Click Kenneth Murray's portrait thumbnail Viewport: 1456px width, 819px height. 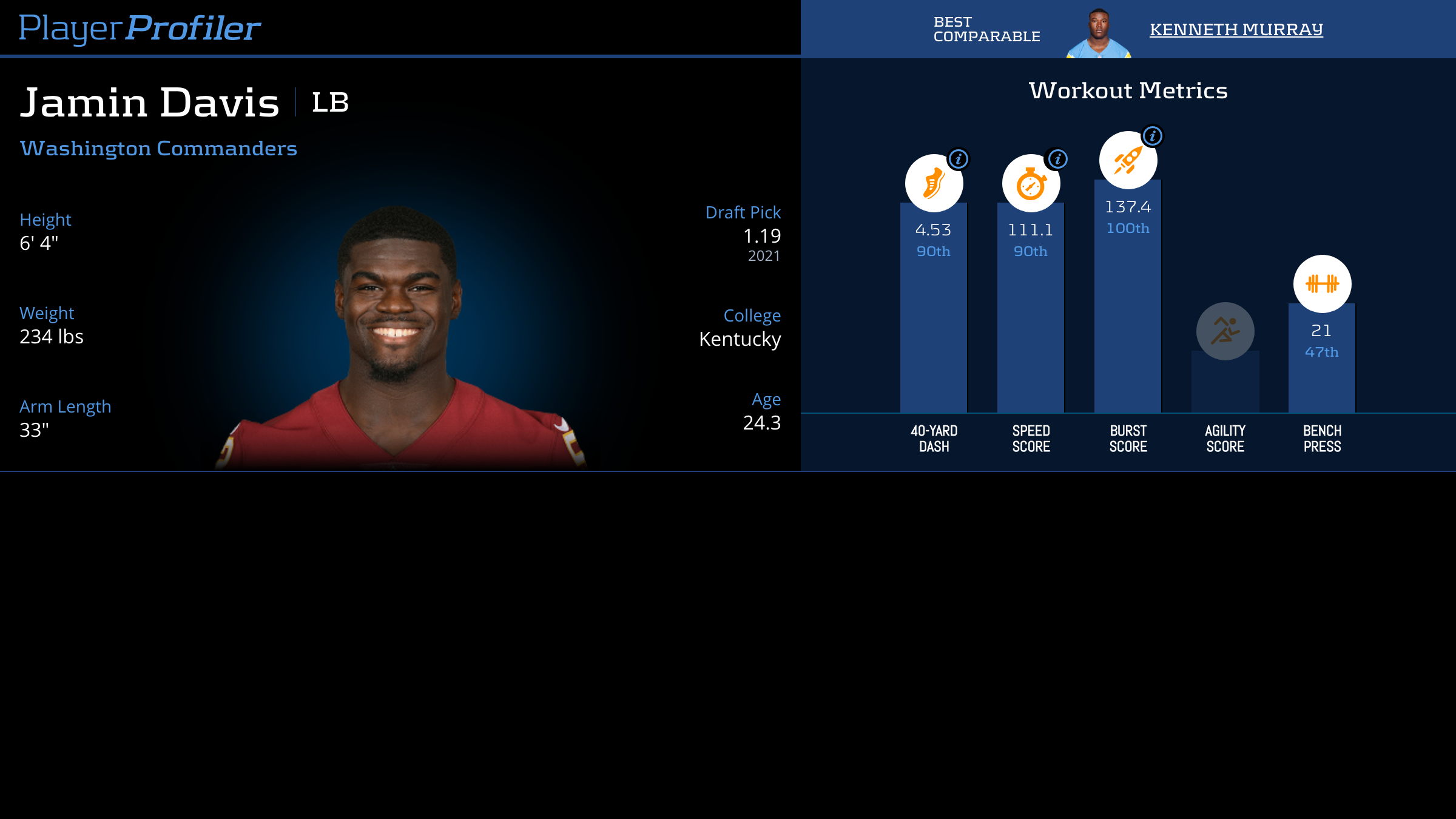click(x=1099, y=33)
